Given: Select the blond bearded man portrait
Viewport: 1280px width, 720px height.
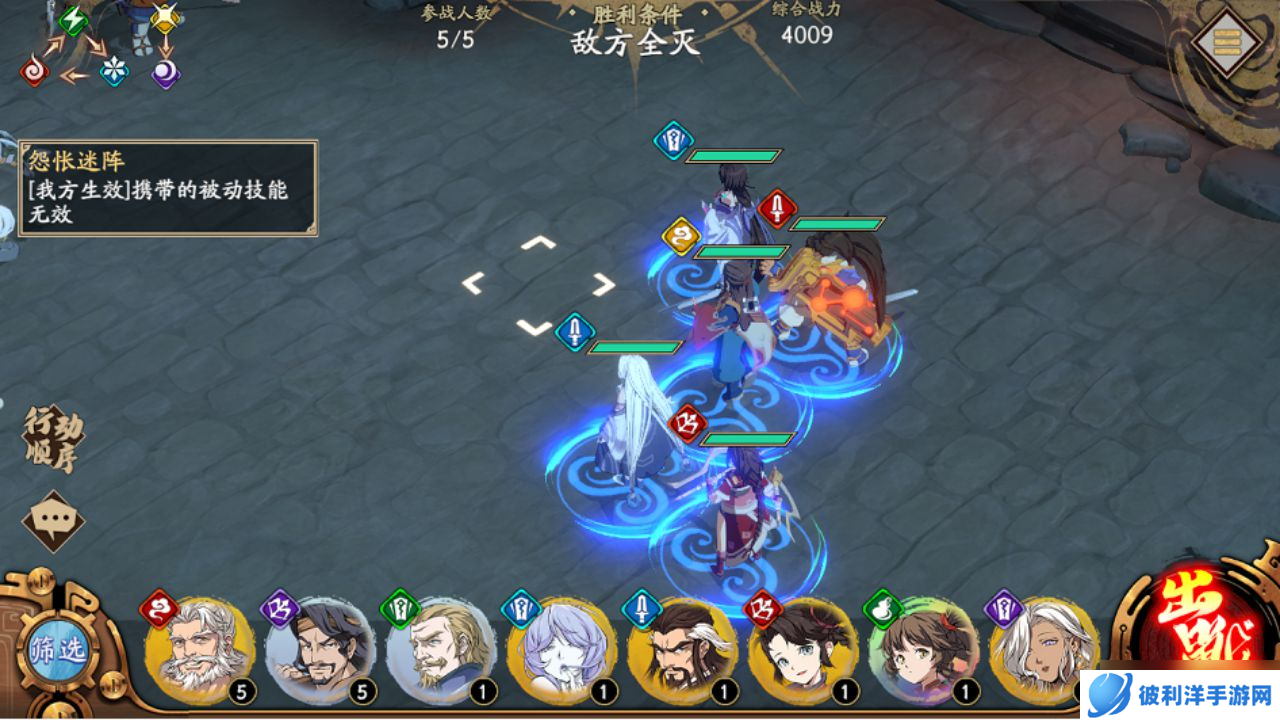Looking at the screenshot, I should [441, 651].
